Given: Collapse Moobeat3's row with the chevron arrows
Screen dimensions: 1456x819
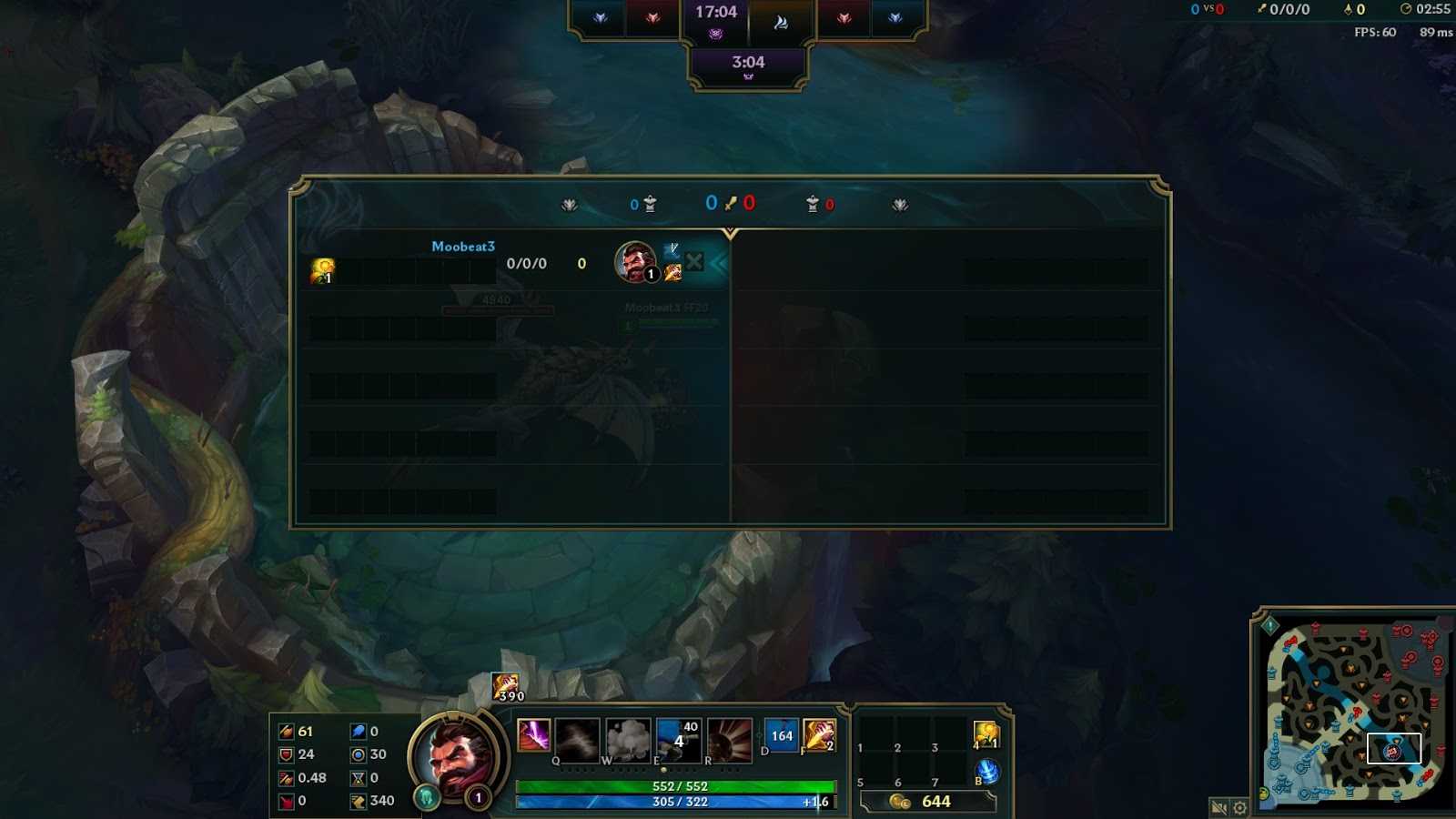Looking at the screenshot, I should 720,262.
